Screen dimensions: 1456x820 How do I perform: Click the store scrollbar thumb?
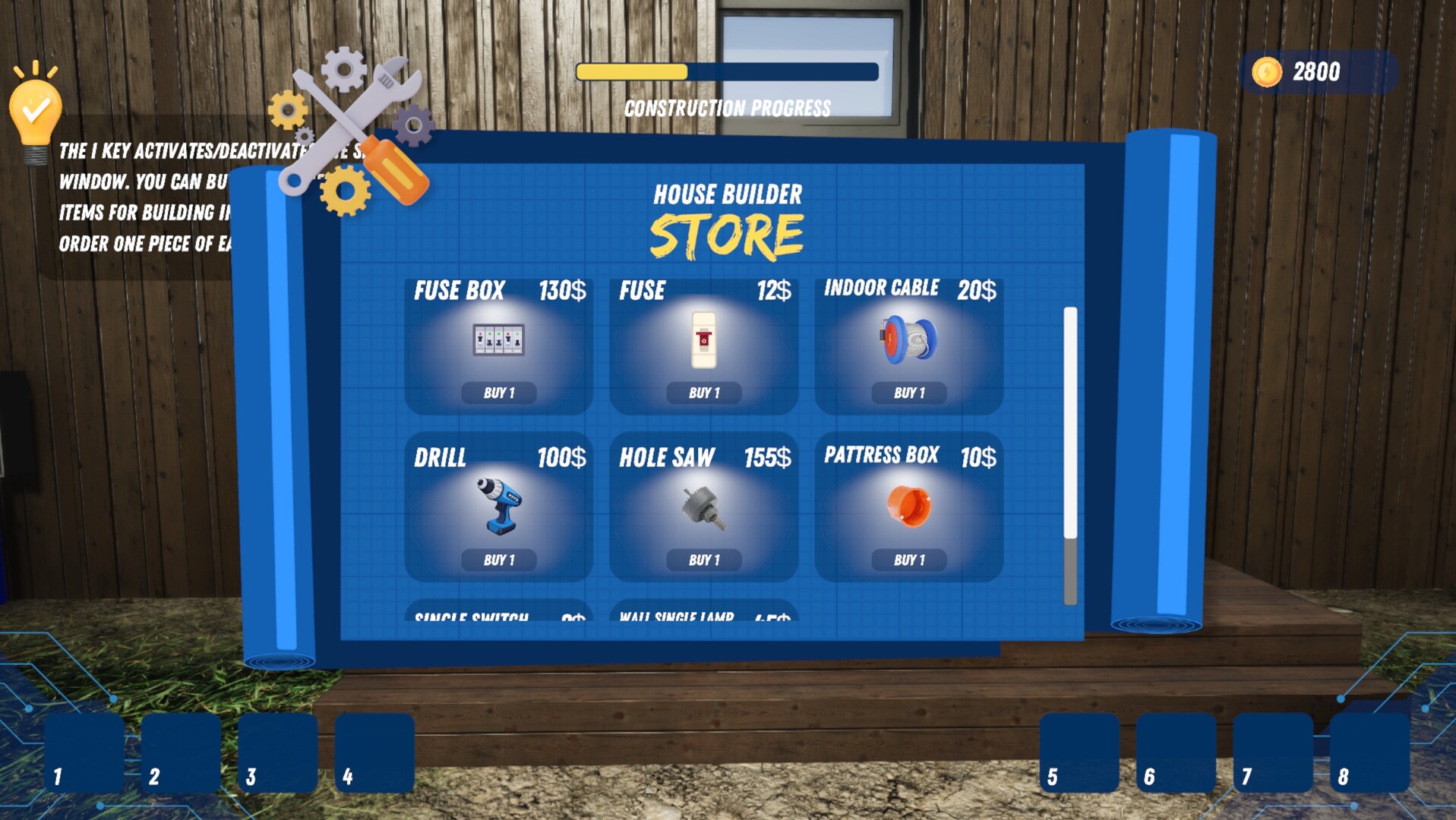tap(1070, 418)
